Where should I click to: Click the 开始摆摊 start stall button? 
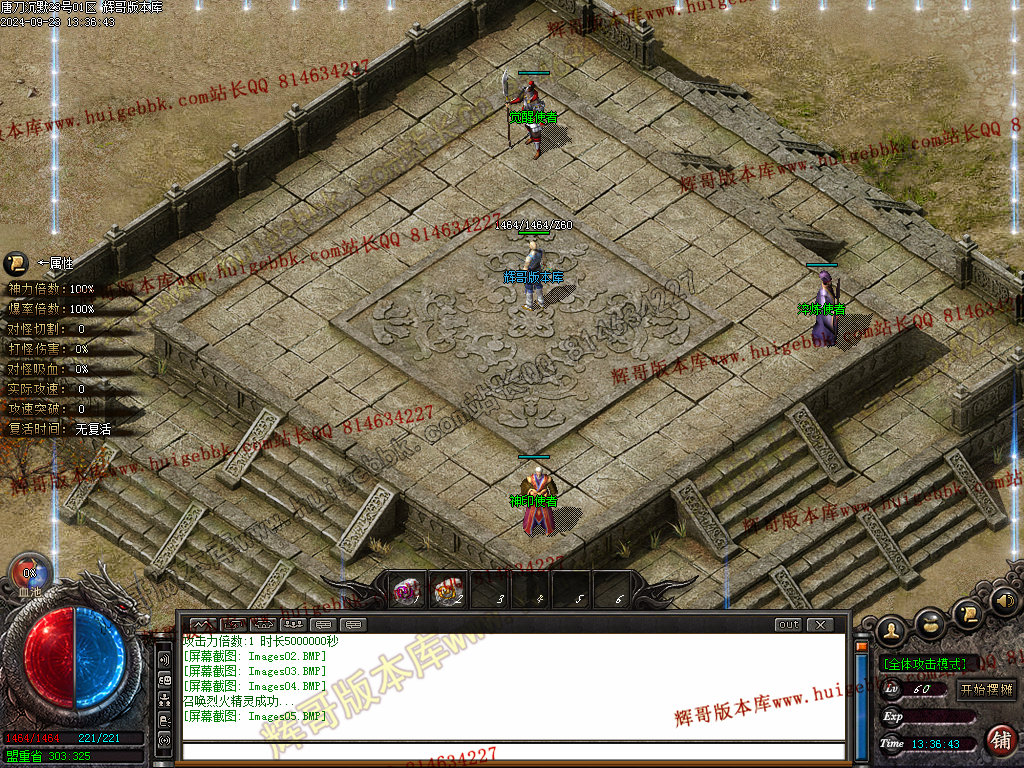pos(986,689)
